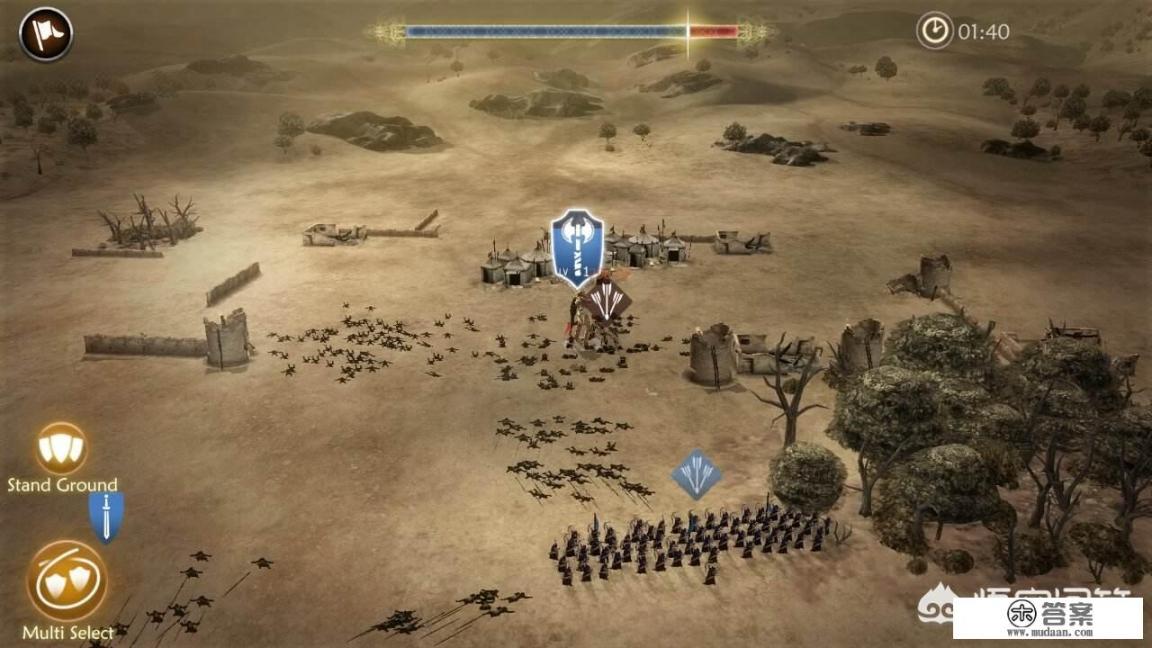Choose the blue sword shield unit badge
The width and height of the screenshot is (1152, 648).
tap(106, 516)
